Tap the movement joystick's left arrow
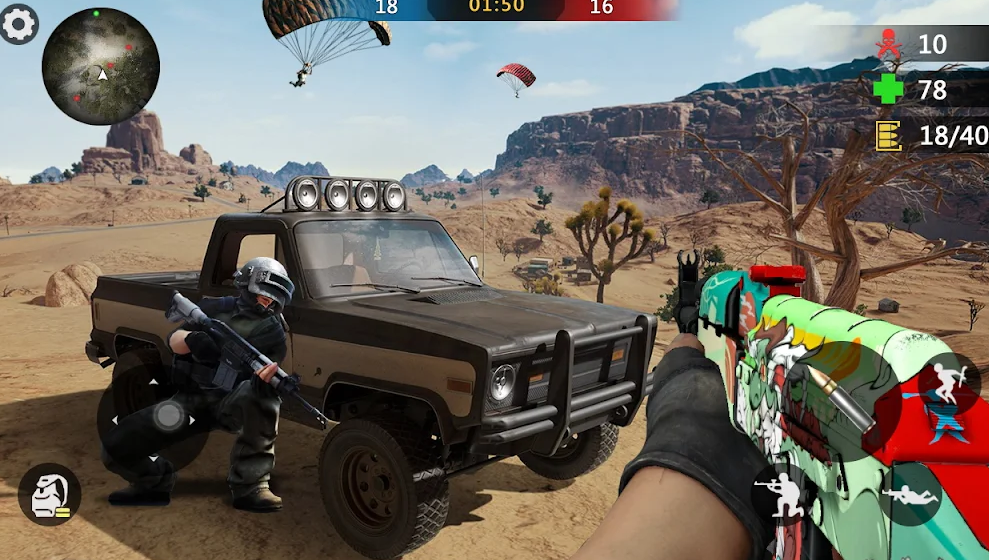 click(x=116, y=418)
